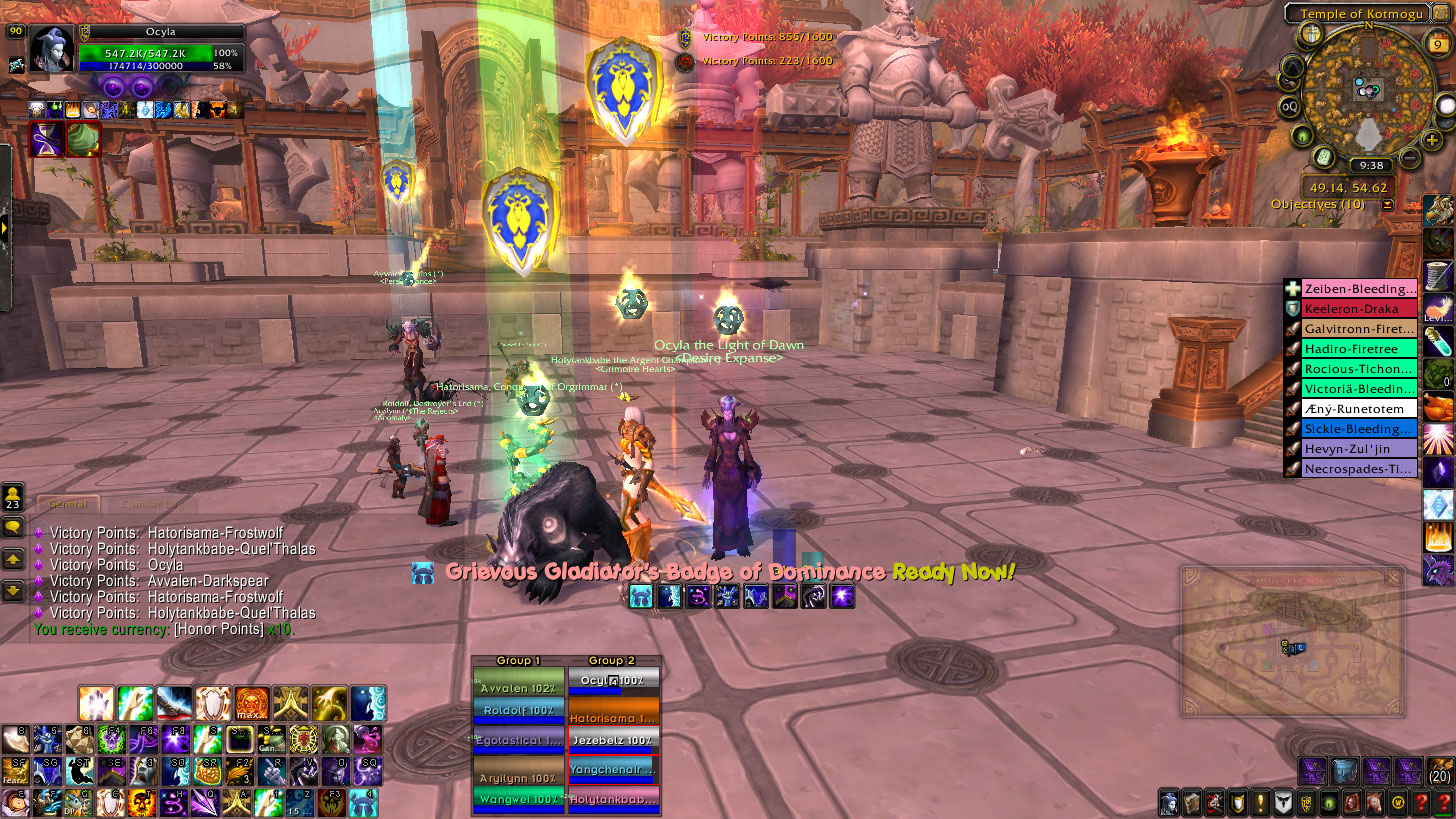Switch to the General chat tab
1456x819 pixels.
[68, 505]
